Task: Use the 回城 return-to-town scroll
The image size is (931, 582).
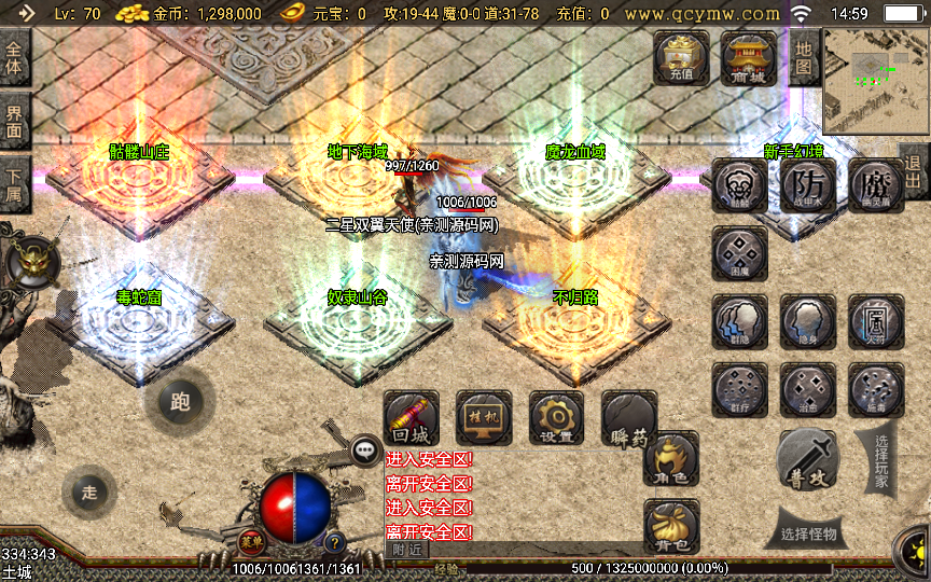Action: click(x=411, y=418)
